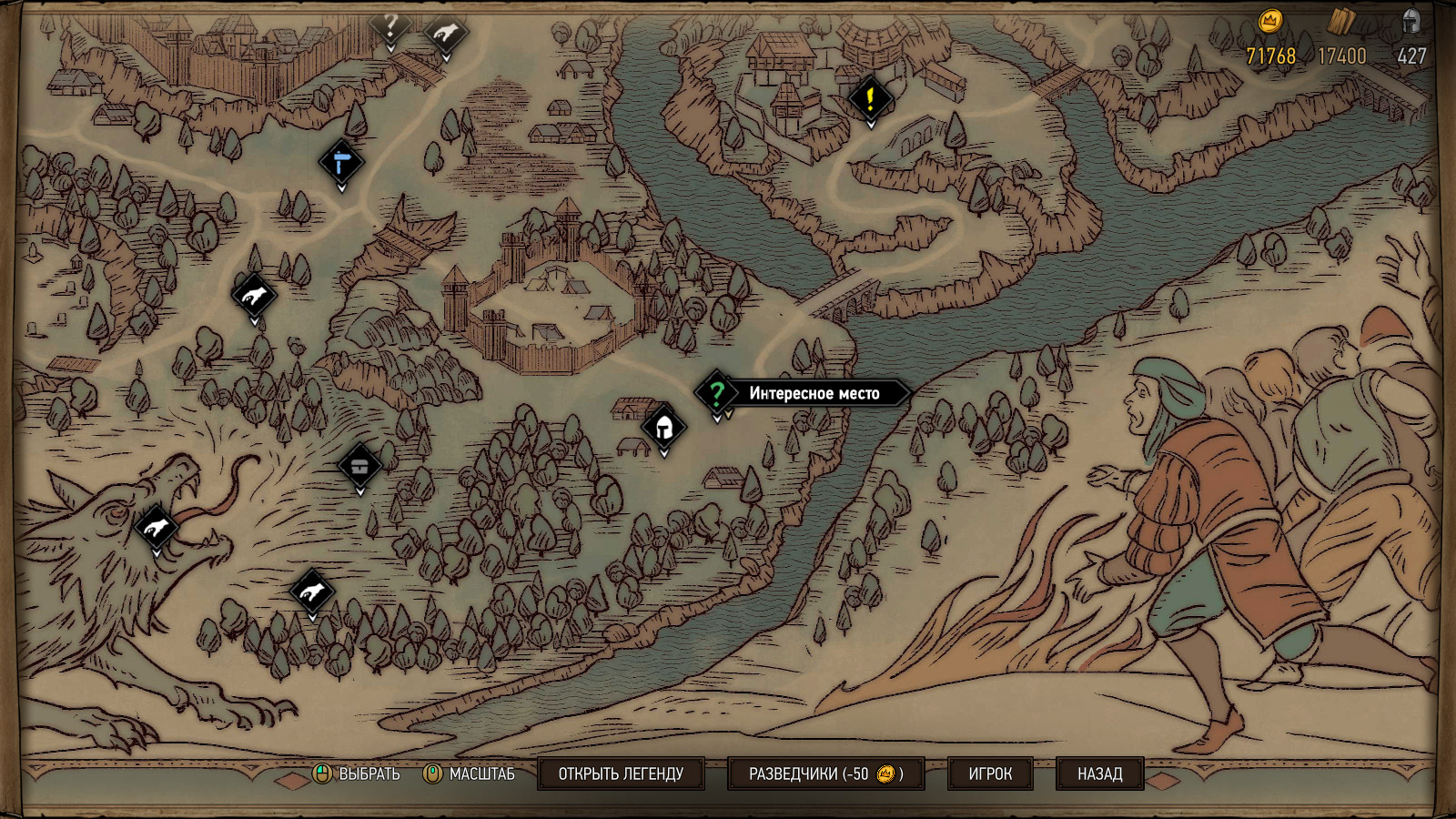Go back with the Назад button

click(x=1099, y=773)
